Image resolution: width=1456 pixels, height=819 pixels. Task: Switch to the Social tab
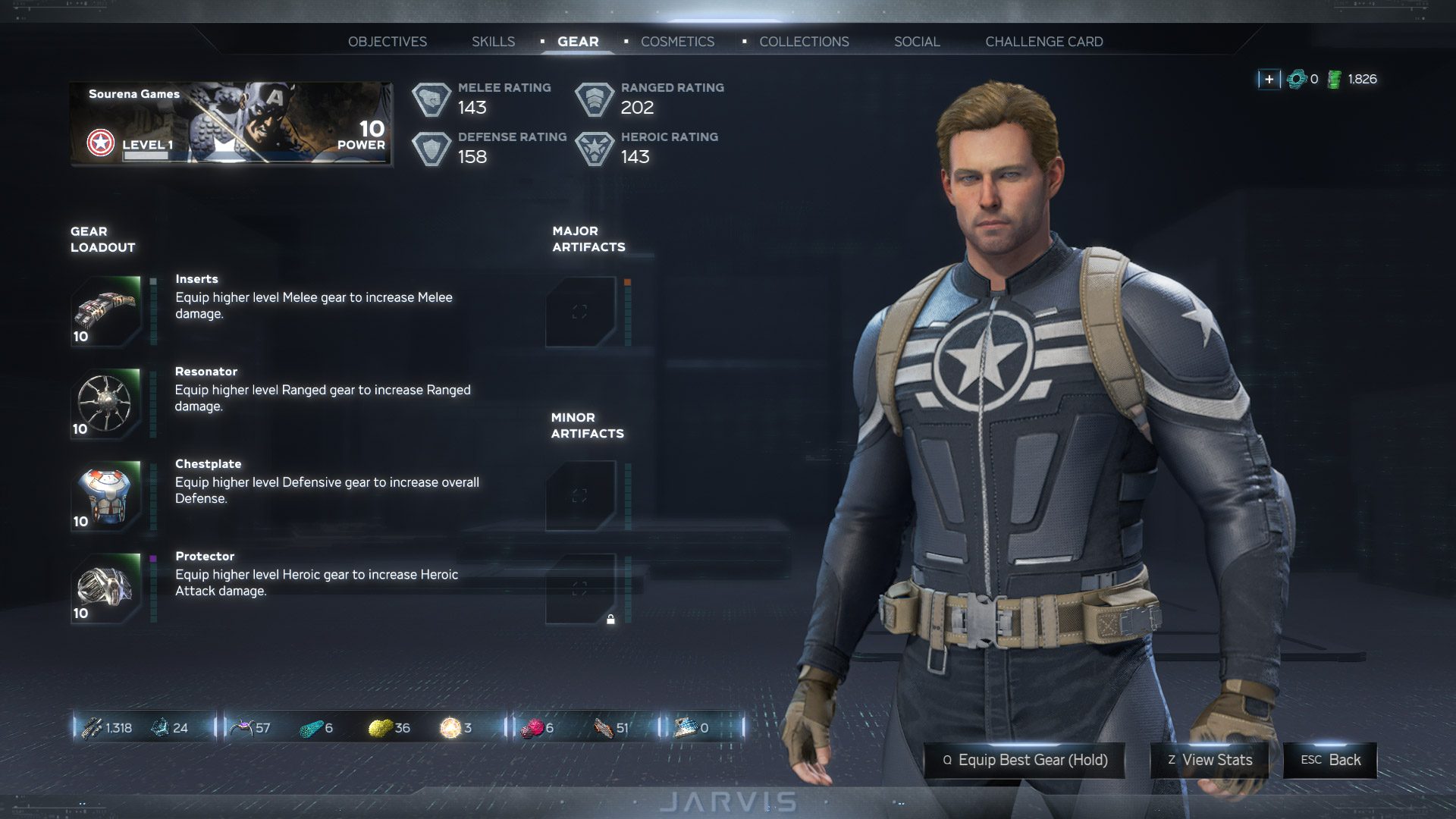916,42
